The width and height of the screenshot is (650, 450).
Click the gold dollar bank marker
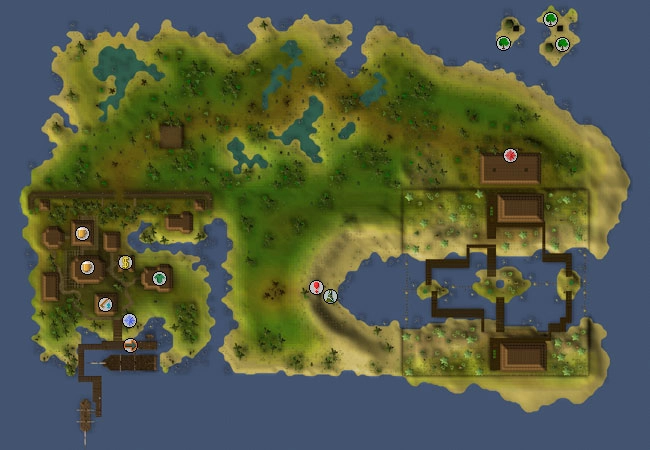coord(126,262)
